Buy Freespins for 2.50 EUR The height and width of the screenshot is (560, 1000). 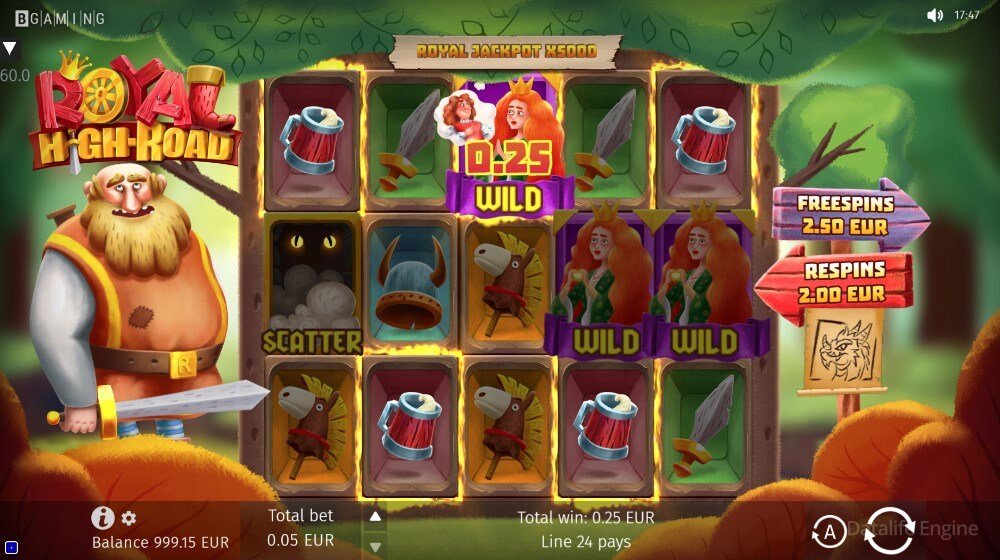click(846, 213)
